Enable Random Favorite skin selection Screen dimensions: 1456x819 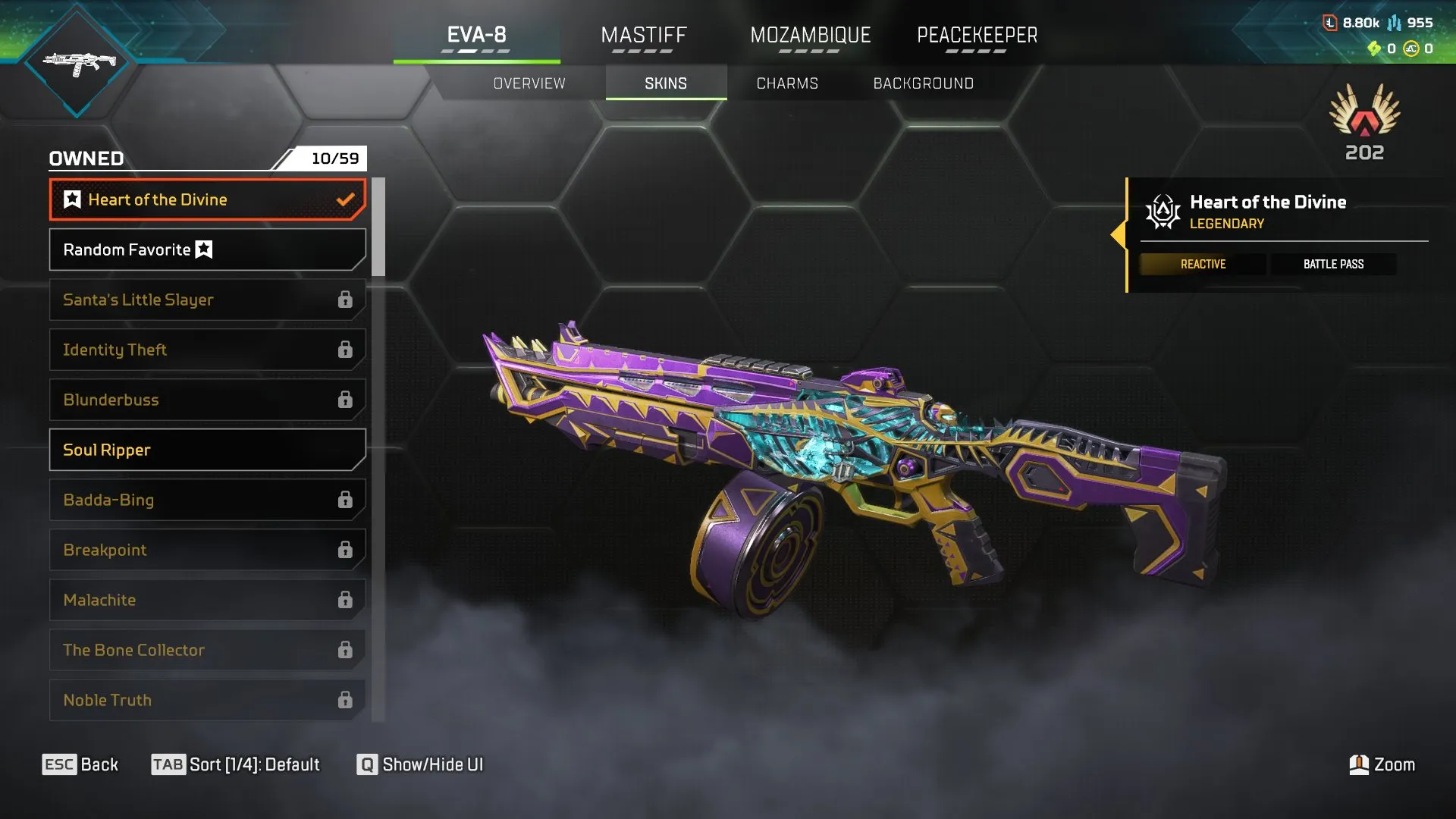click(206, 249)
